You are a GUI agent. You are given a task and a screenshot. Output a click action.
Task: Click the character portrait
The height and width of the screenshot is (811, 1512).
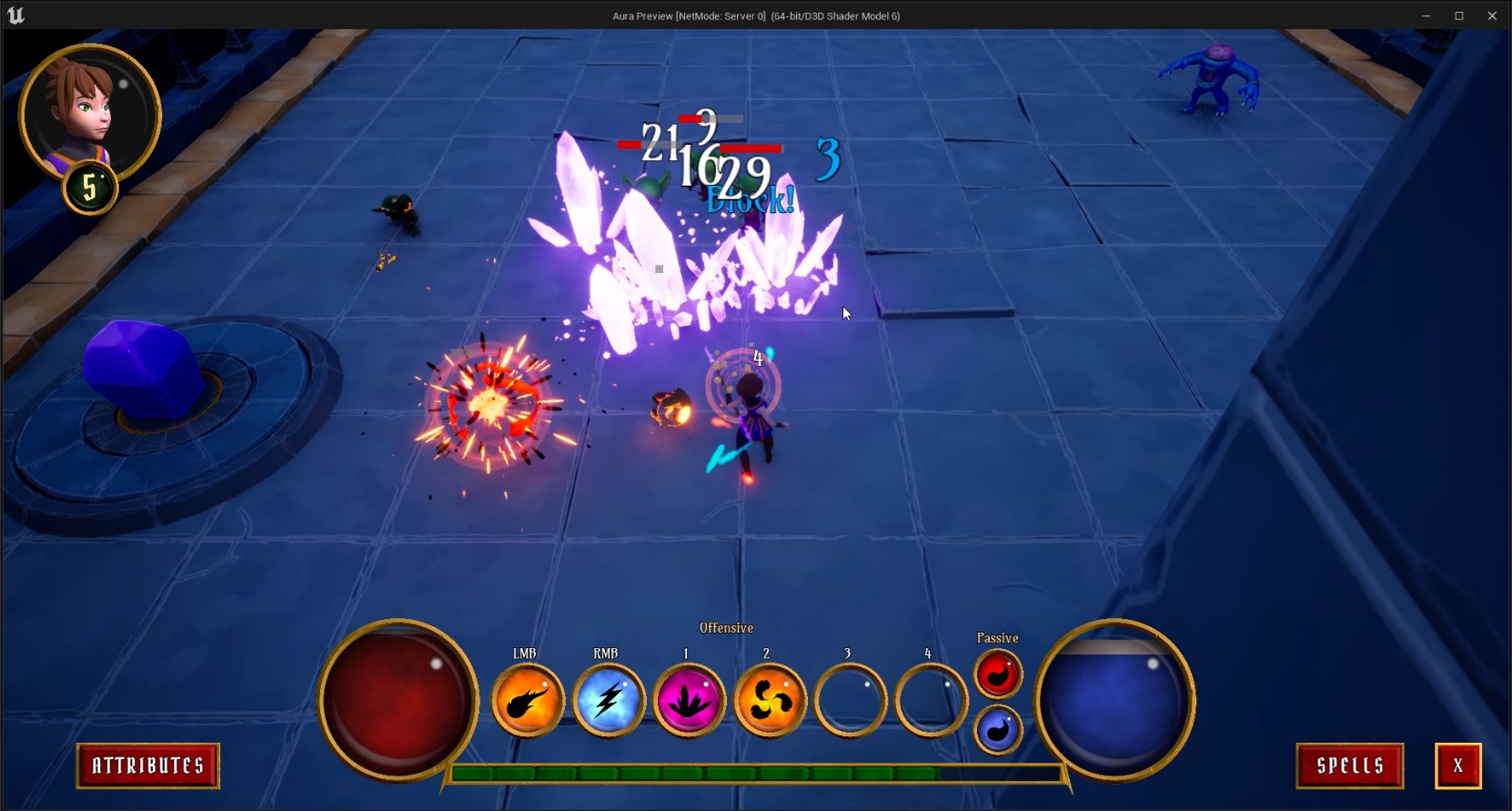pos(88,113)
